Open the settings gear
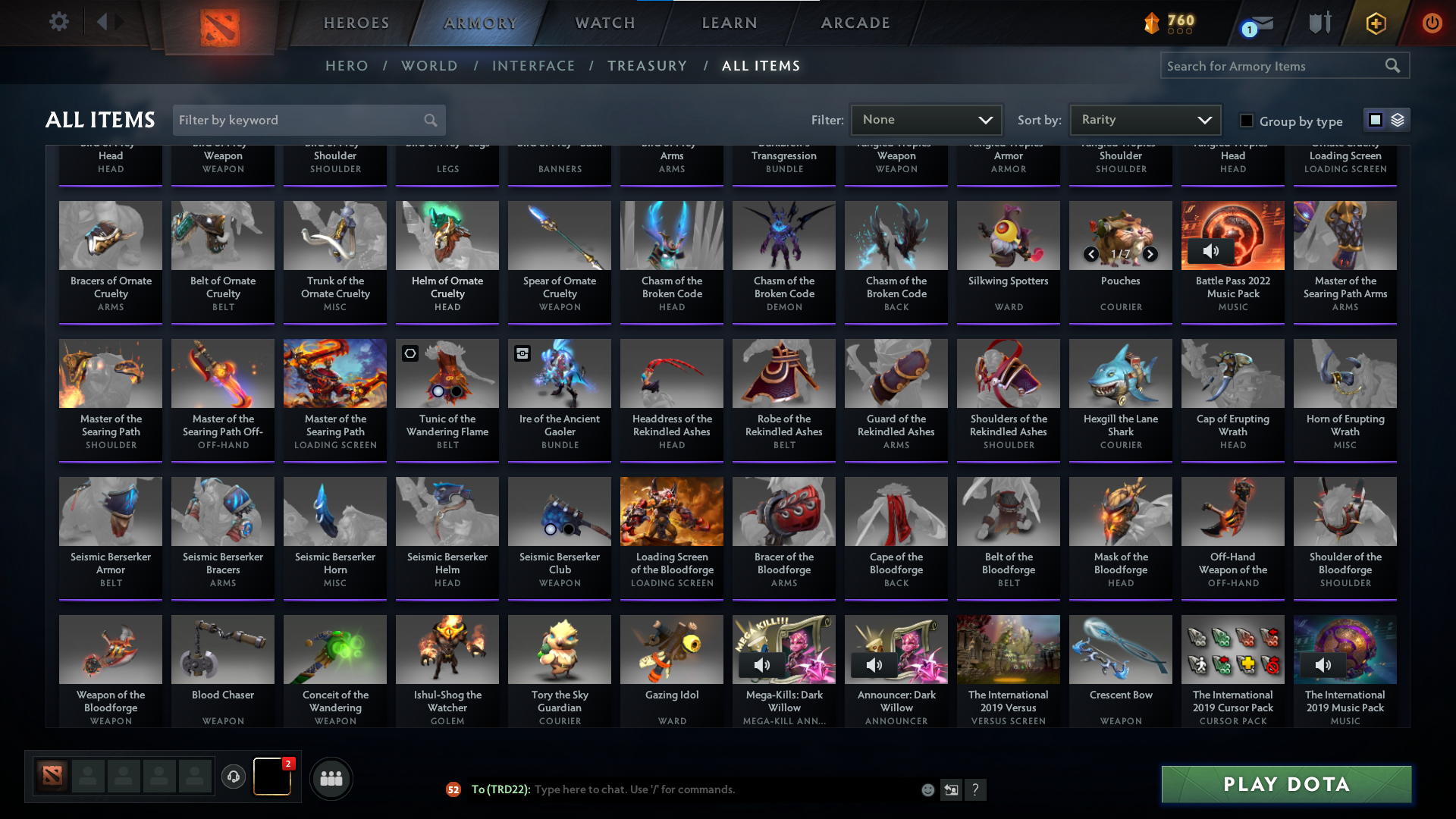The height and width of the screenshot is (819, 1456). point(59,22)
